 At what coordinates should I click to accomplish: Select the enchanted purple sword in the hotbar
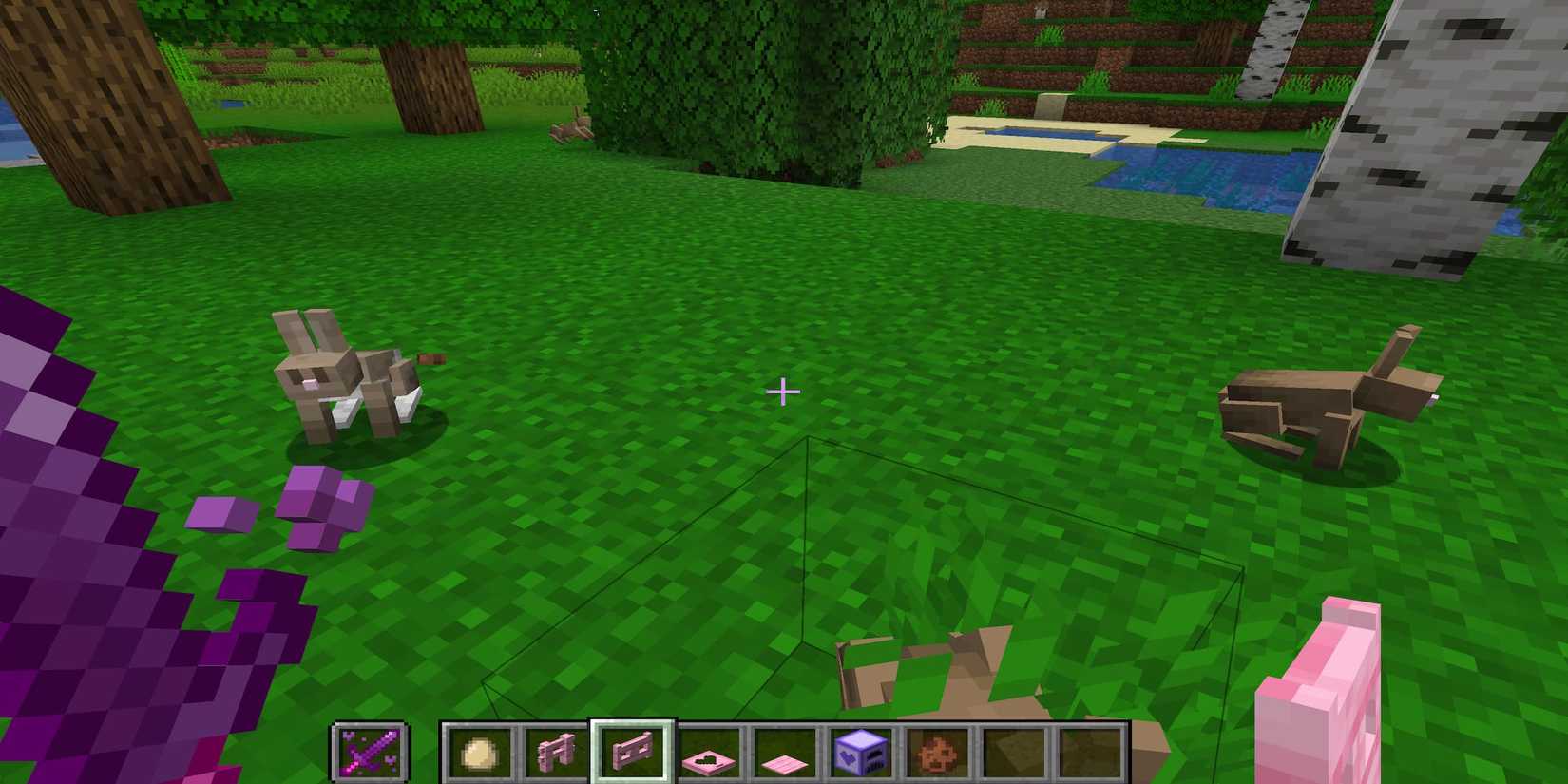click(369, 753)
